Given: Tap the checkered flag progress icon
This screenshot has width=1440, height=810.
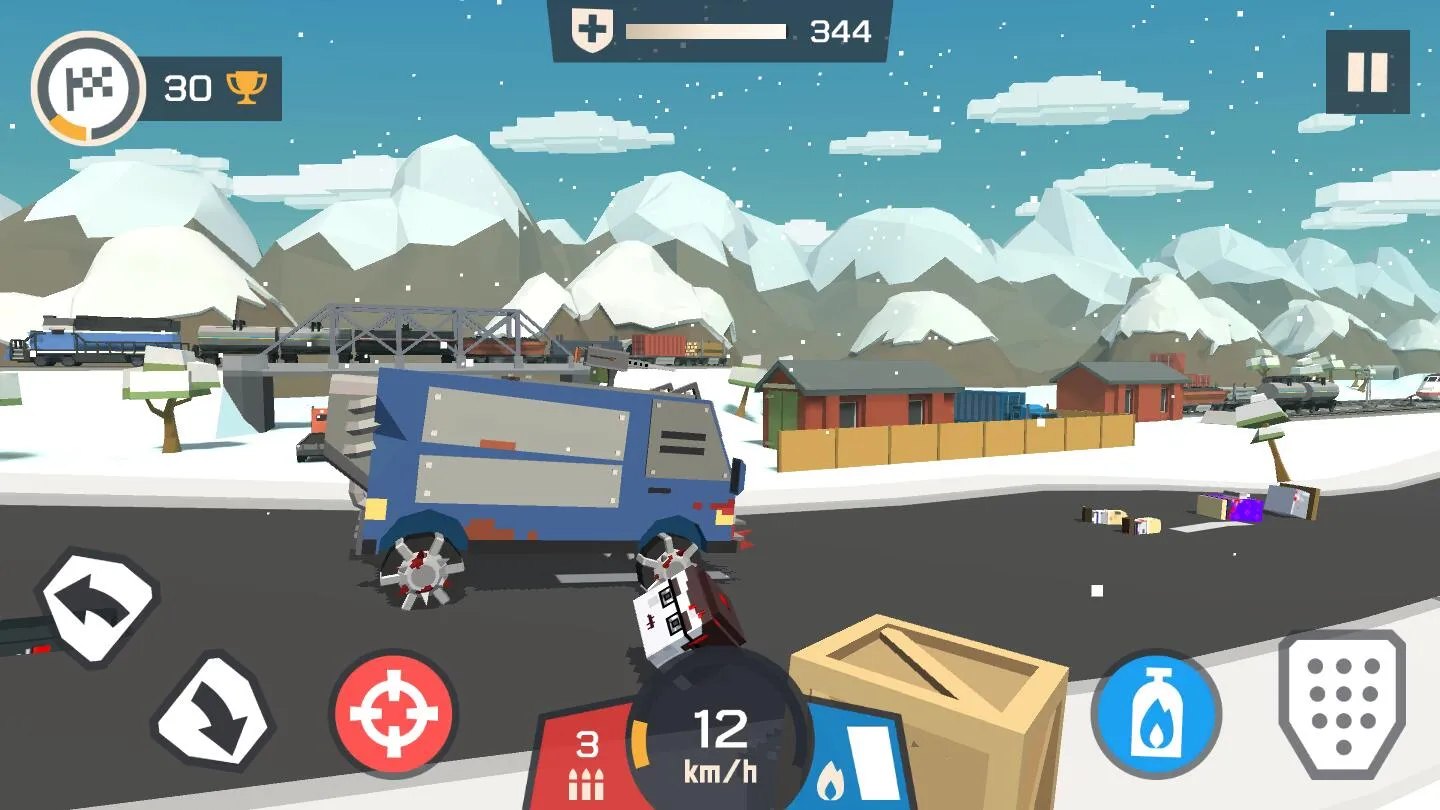Looking at the screenshot, I should pos(88,88).
